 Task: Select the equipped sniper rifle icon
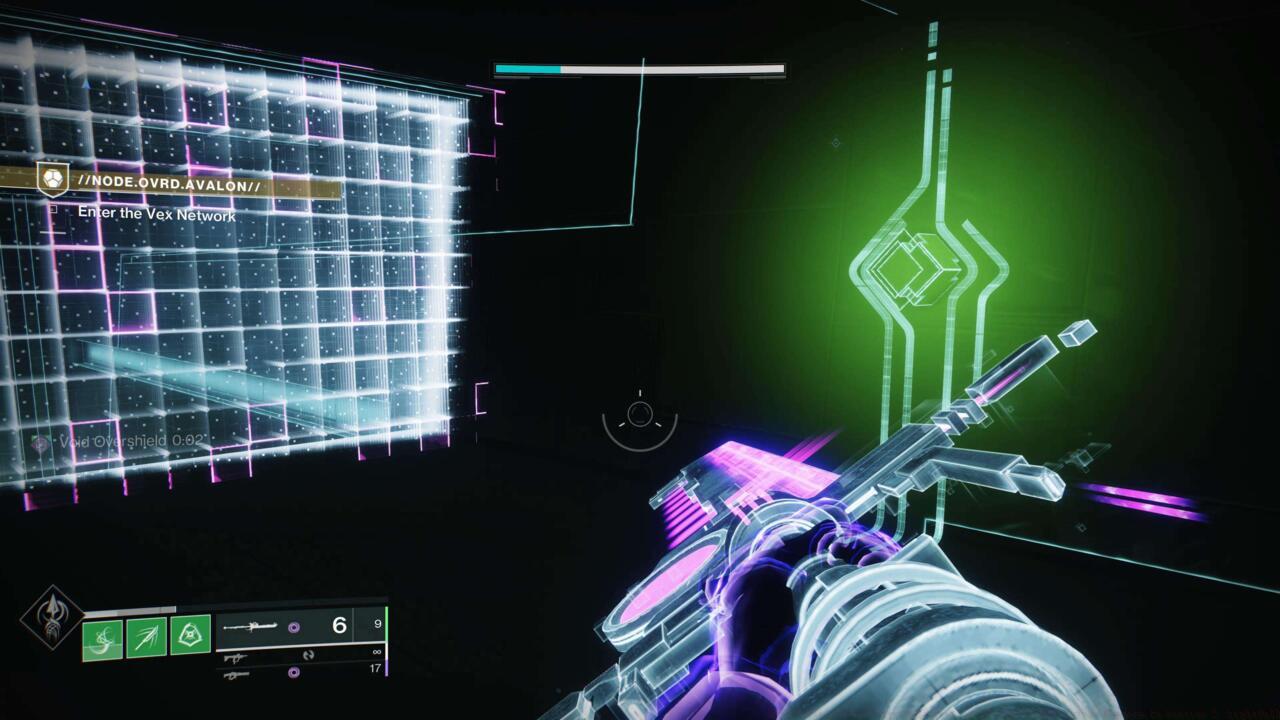(251, 625)
